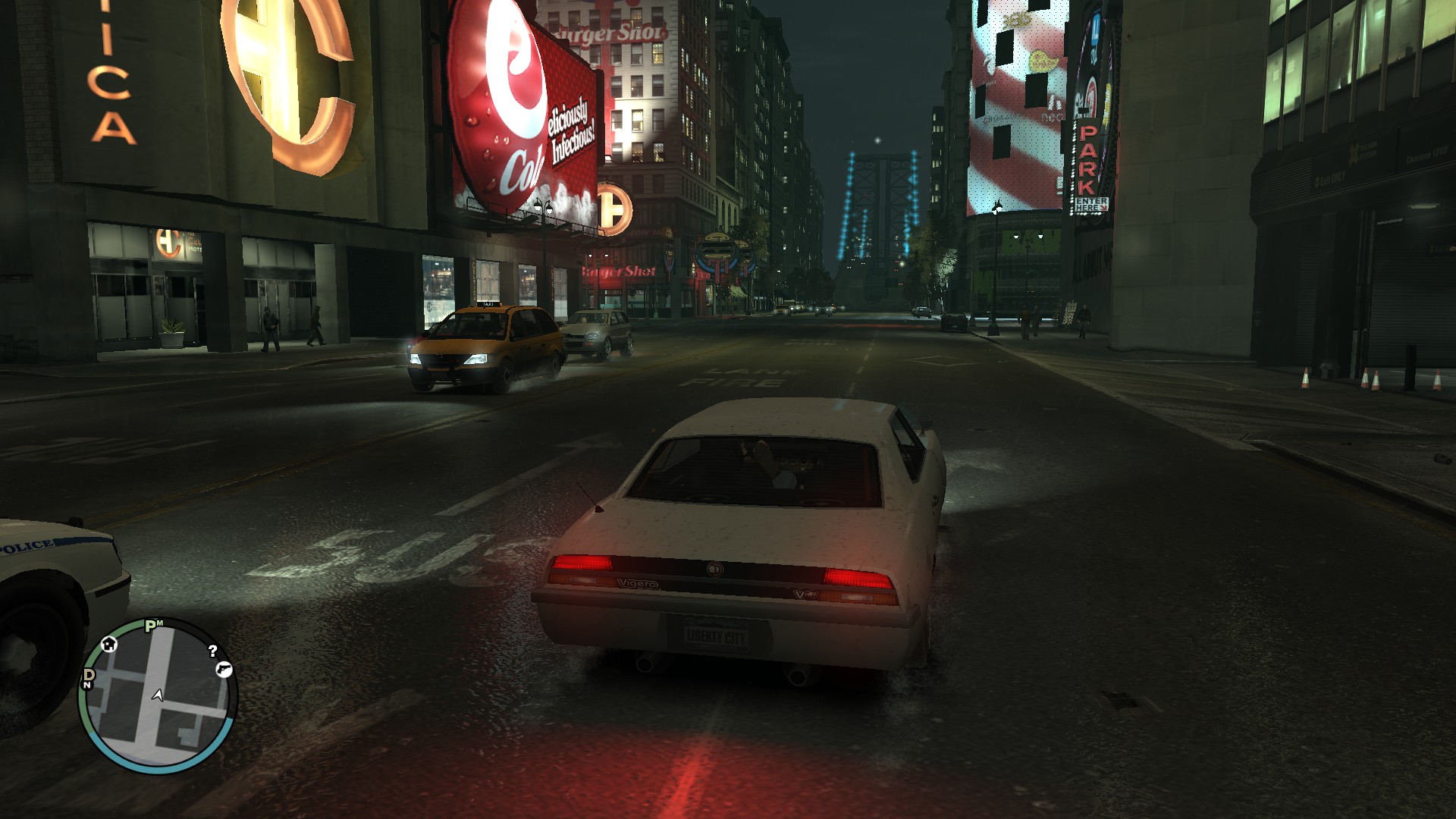Click the safehouse marker on the minimap
Image resolution: width=1456 pixels, height=819 pixels.
click(109, 645)
